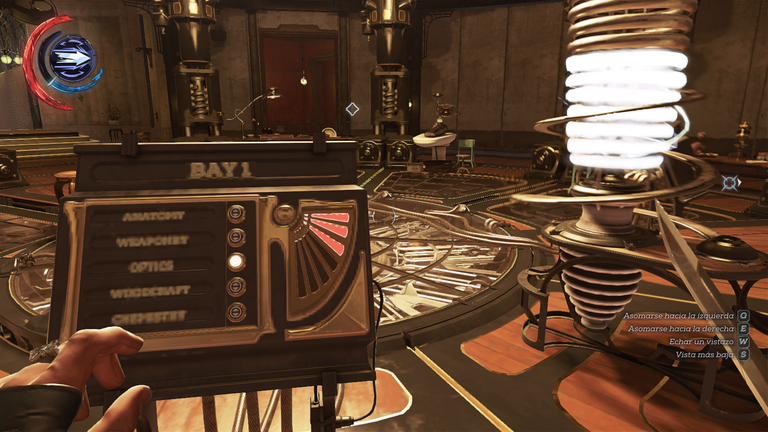
Task: Click the diamond objective marker
Action: coord(352,108)
